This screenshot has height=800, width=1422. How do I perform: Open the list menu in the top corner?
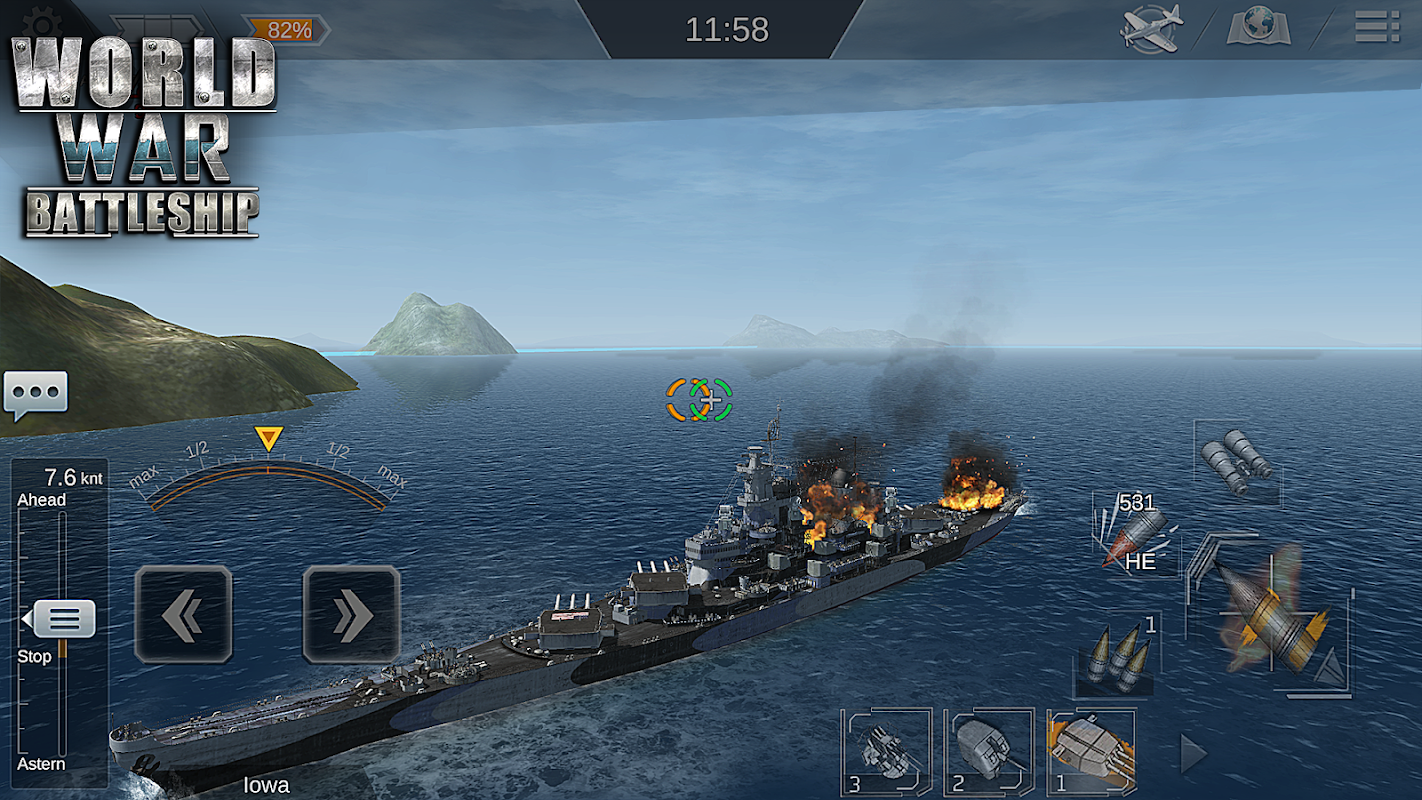click(x=1376, y=26)
